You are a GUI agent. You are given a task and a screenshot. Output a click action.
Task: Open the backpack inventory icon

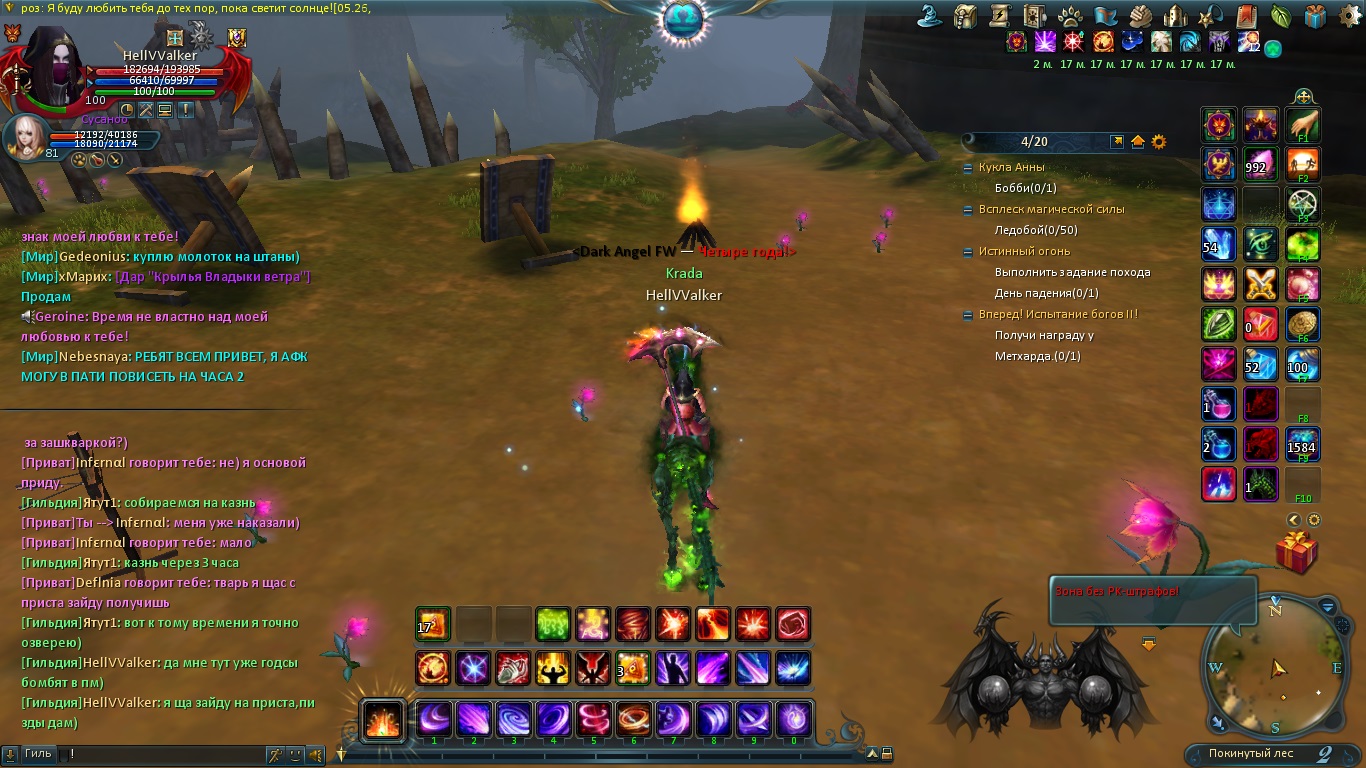[965, 16]
